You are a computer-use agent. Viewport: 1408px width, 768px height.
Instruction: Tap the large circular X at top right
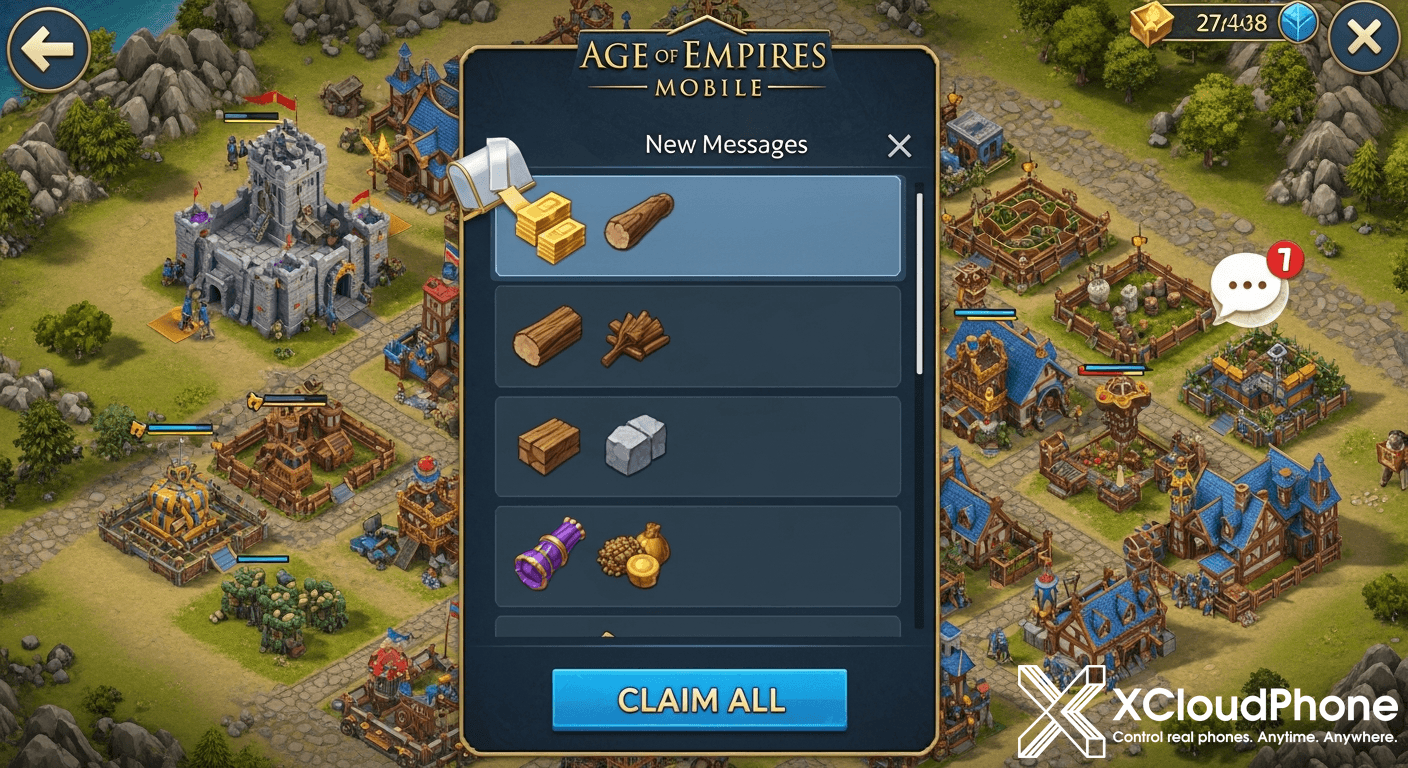point(1362,38)
